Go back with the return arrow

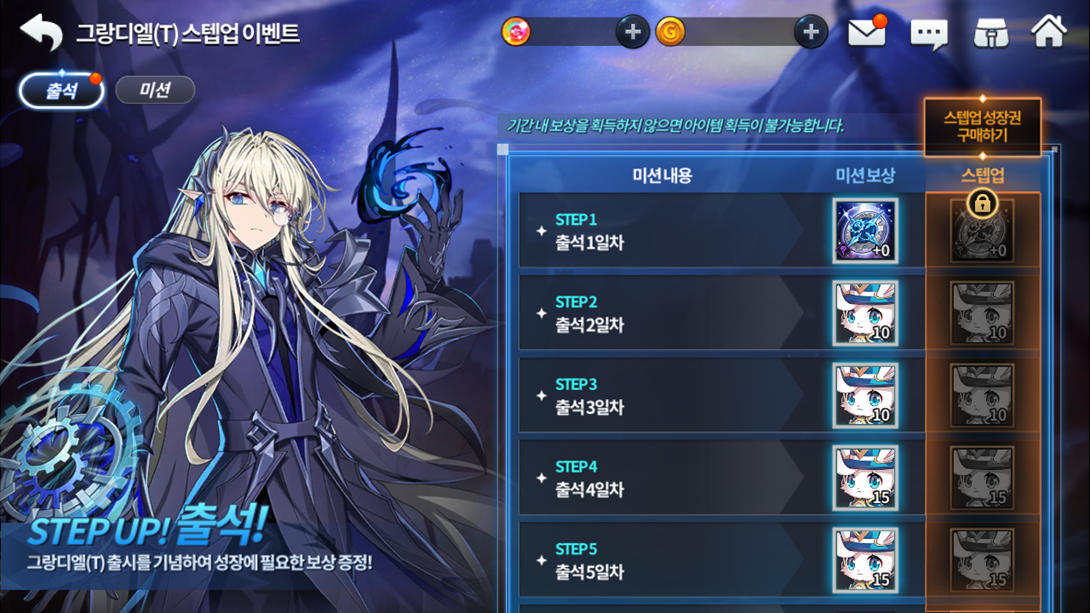(41, 32)
